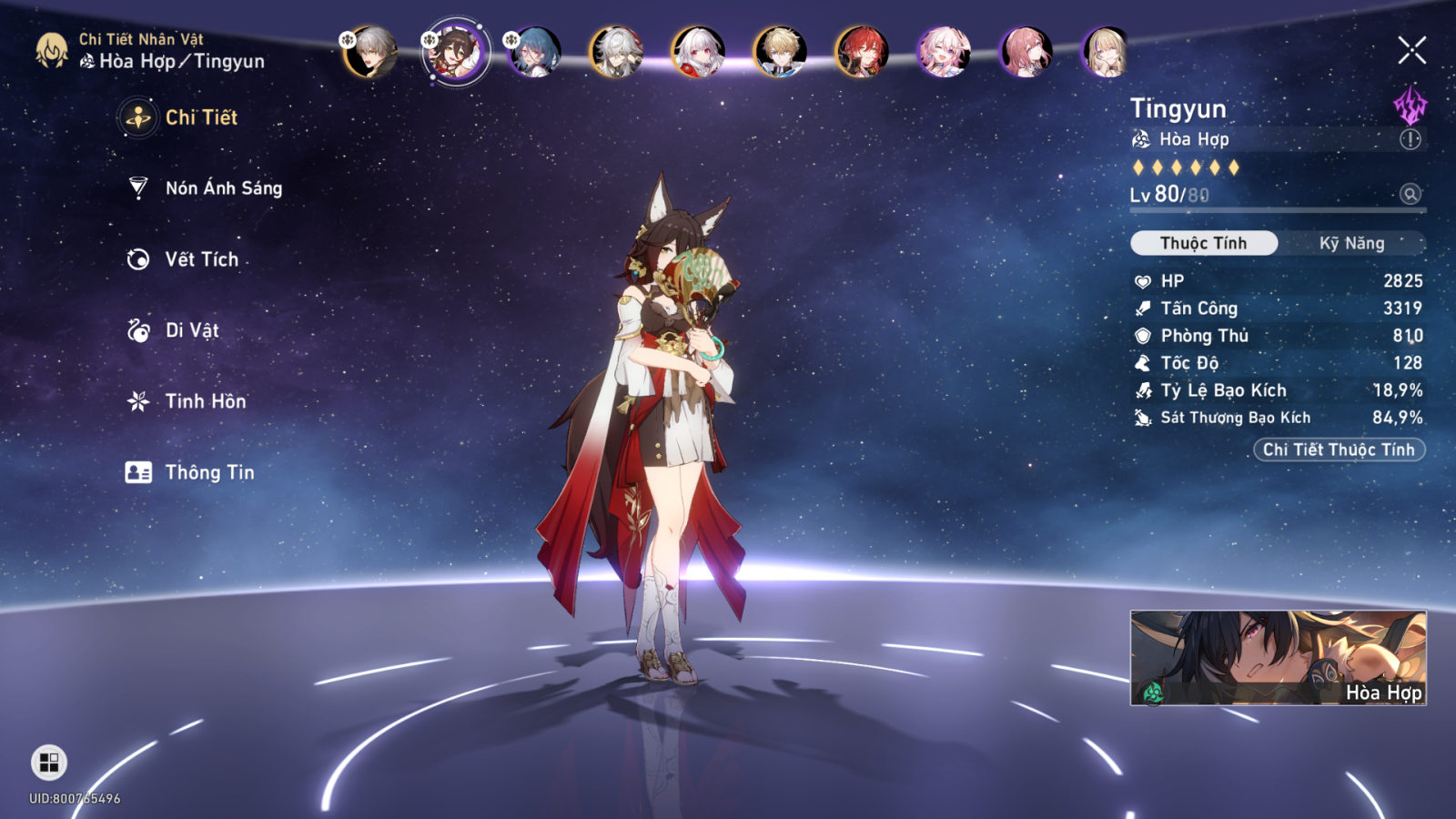The image size is (1456, 819).
Task: Select the white-haired red-eyed girl portrait
Action: point(698,52)
